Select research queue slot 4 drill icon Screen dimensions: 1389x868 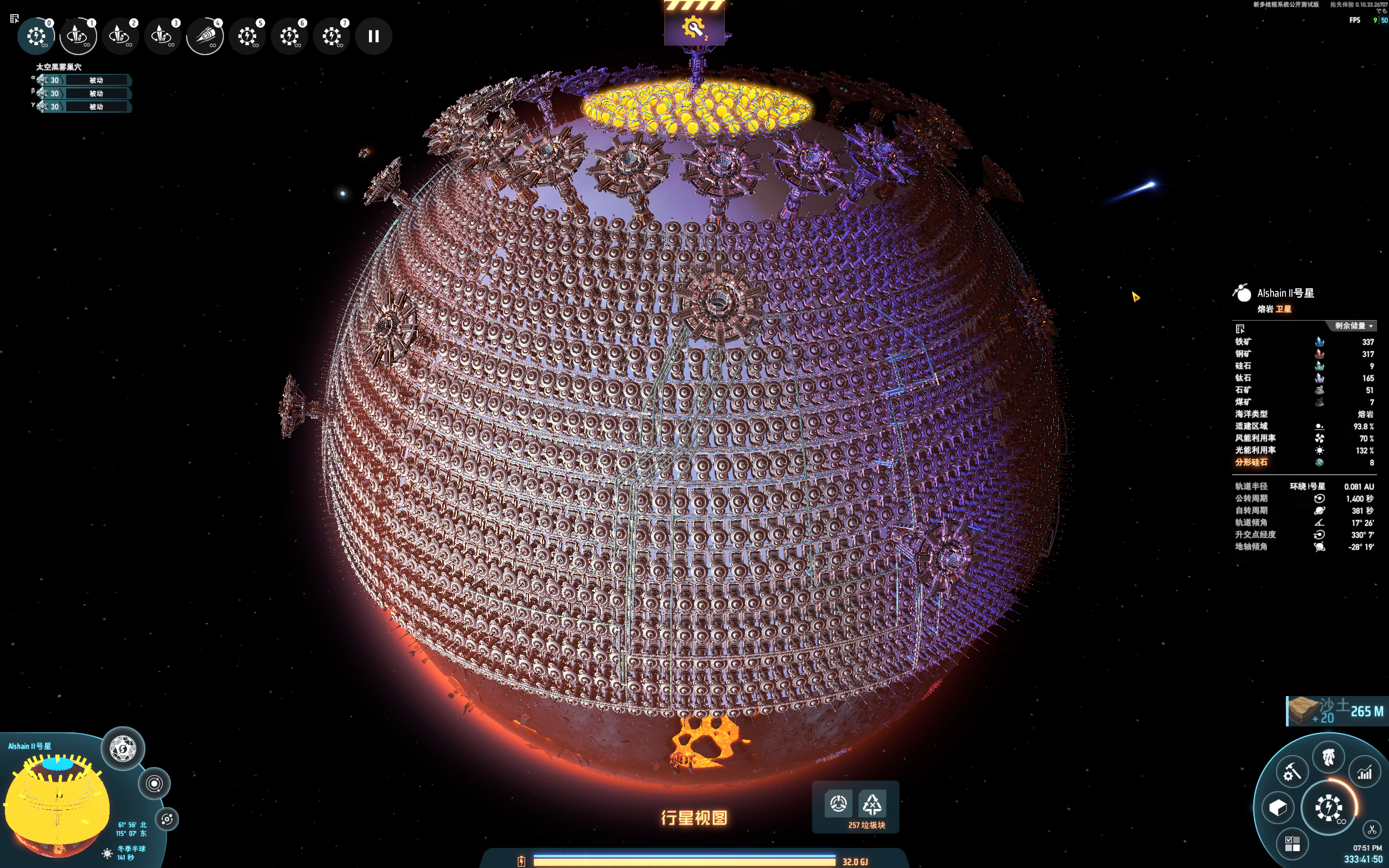pos(205,36)
